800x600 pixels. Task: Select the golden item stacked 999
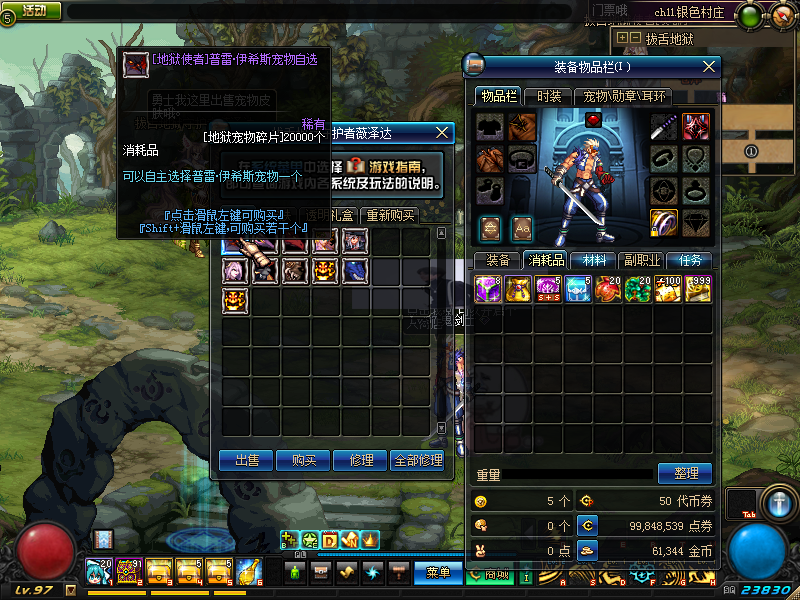click(x=698, y=289)
